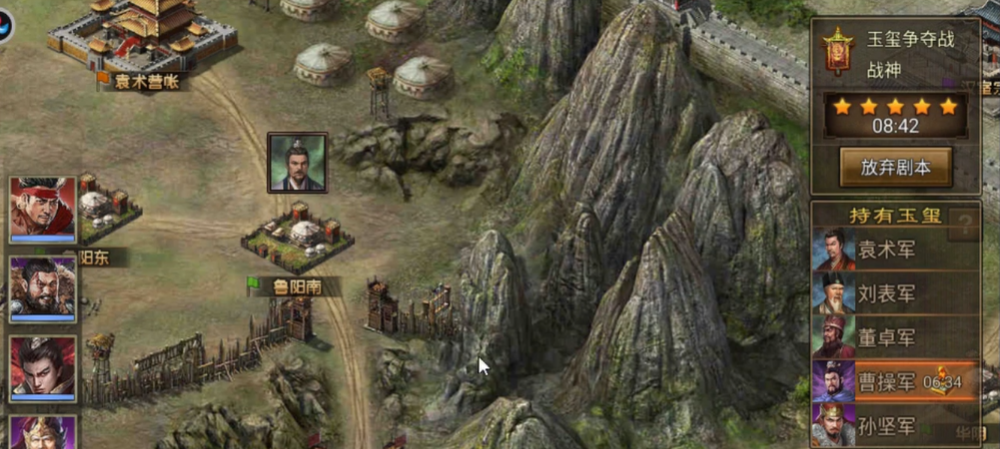Select the red-headband general portrait
1000x449 pixels.
coord(43,209)
